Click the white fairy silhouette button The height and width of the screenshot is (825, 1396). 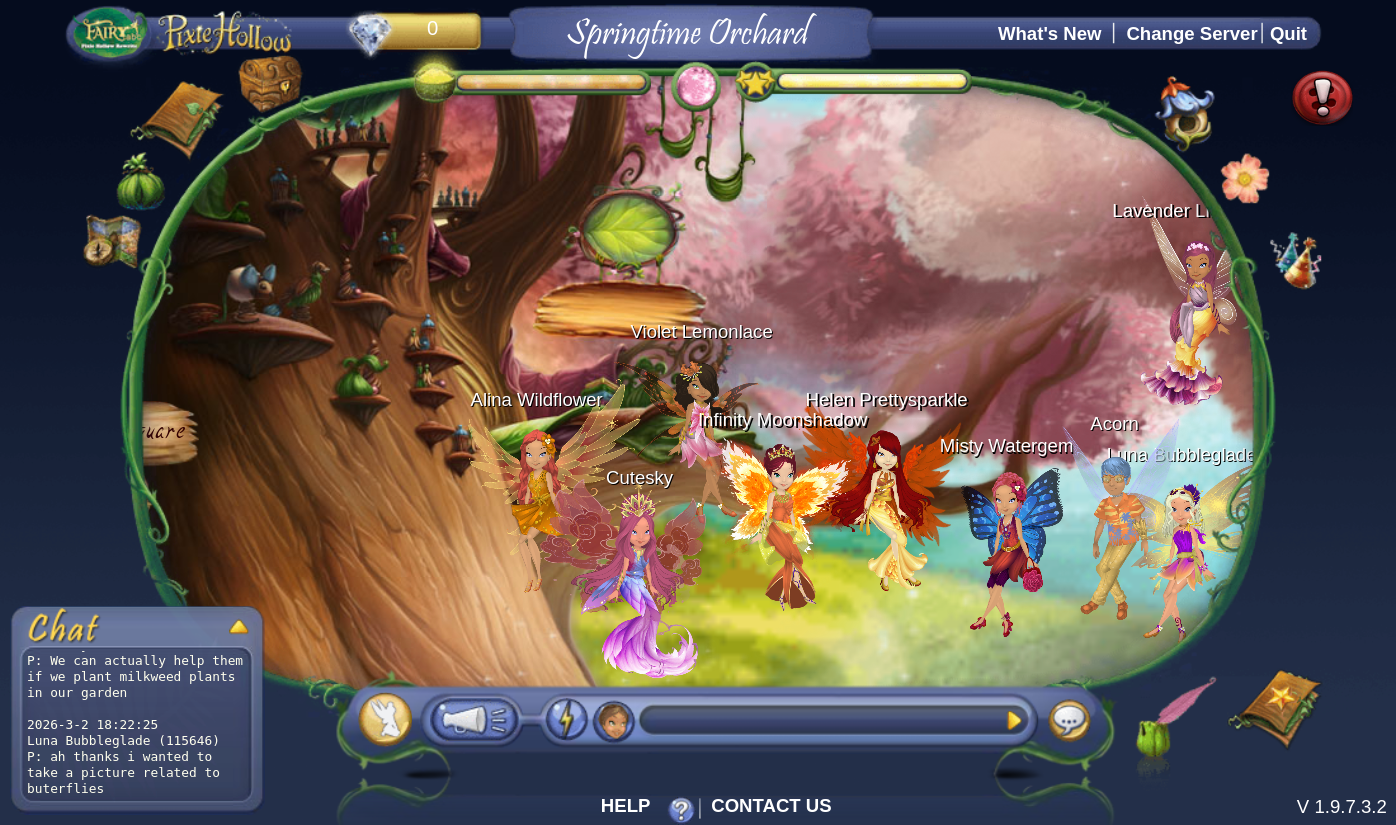pos(385,719)
